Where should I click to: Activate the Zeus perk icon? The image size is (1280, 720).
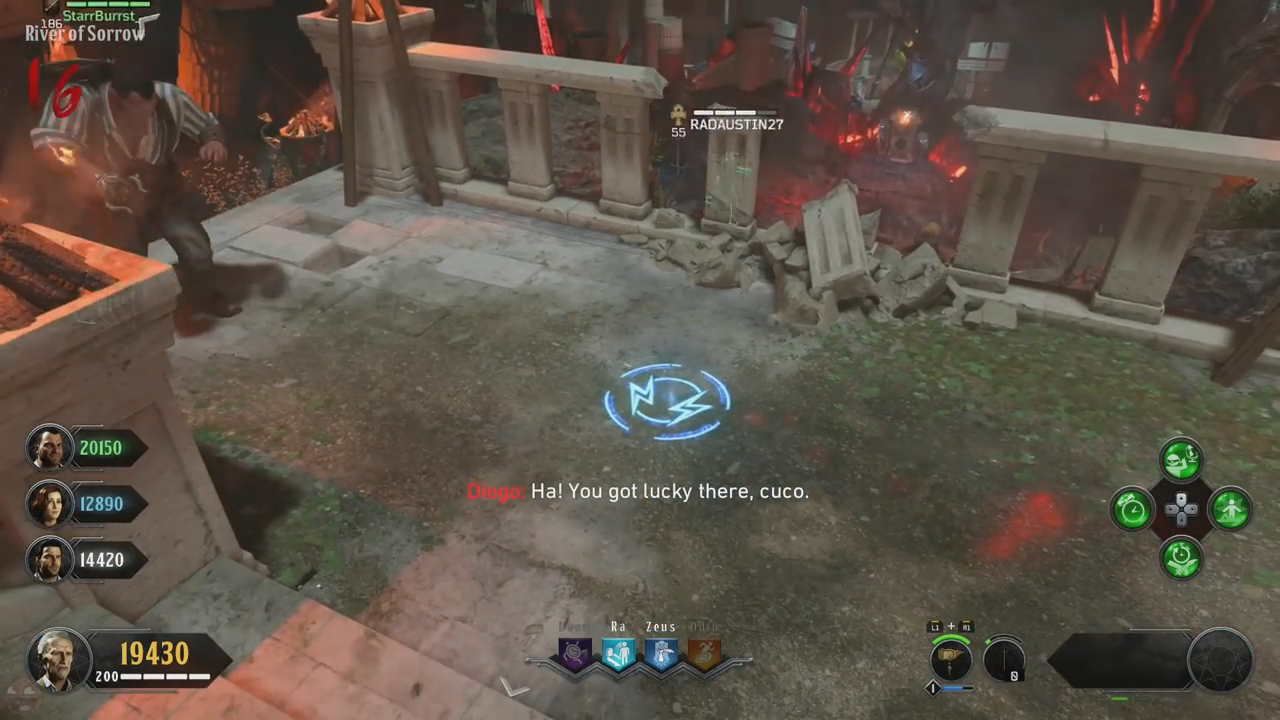(x=661, y=654)
